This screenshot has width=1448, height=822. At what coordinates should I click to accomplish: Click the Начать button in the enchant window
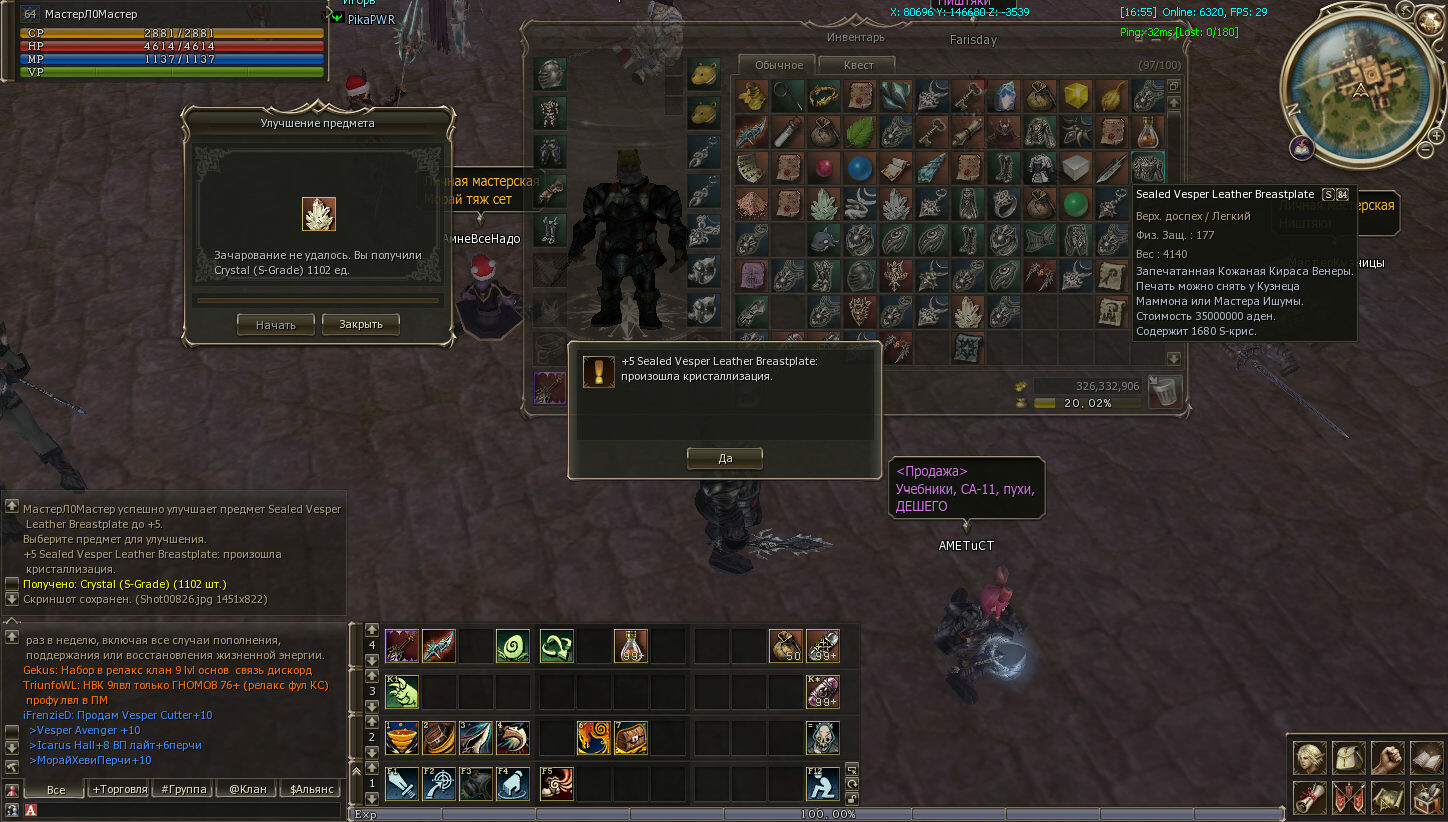coord(275,324)
